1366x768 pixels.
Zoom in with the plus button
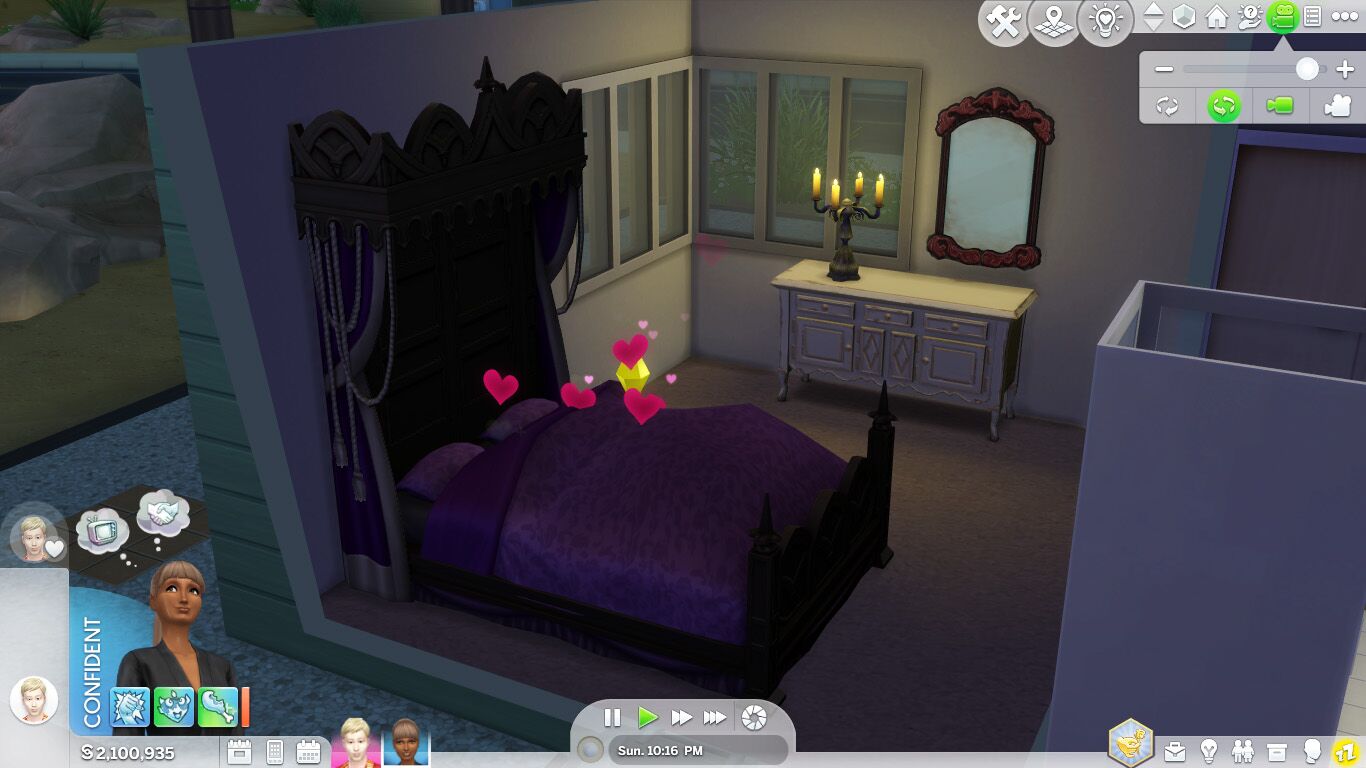tap(1345, 68)
